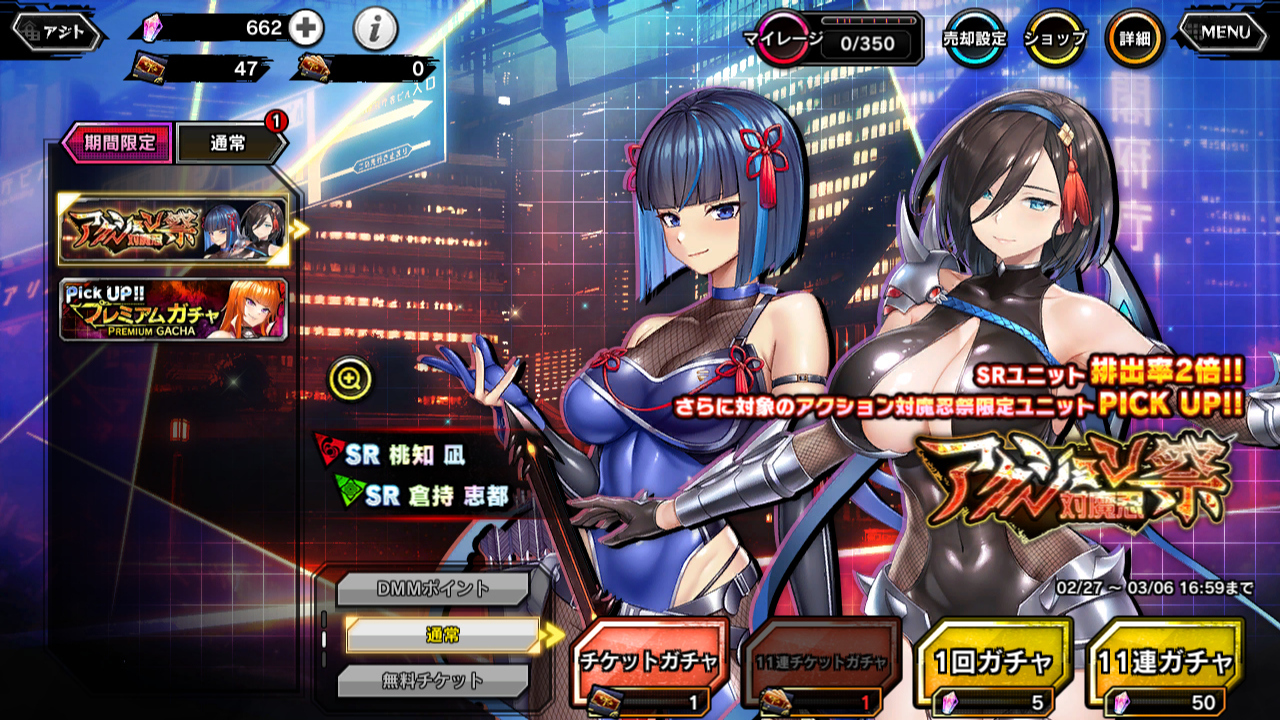Switch to the 通常 gacha tab at top
This screenshot has height=720, width=1280.
[230, 143]
